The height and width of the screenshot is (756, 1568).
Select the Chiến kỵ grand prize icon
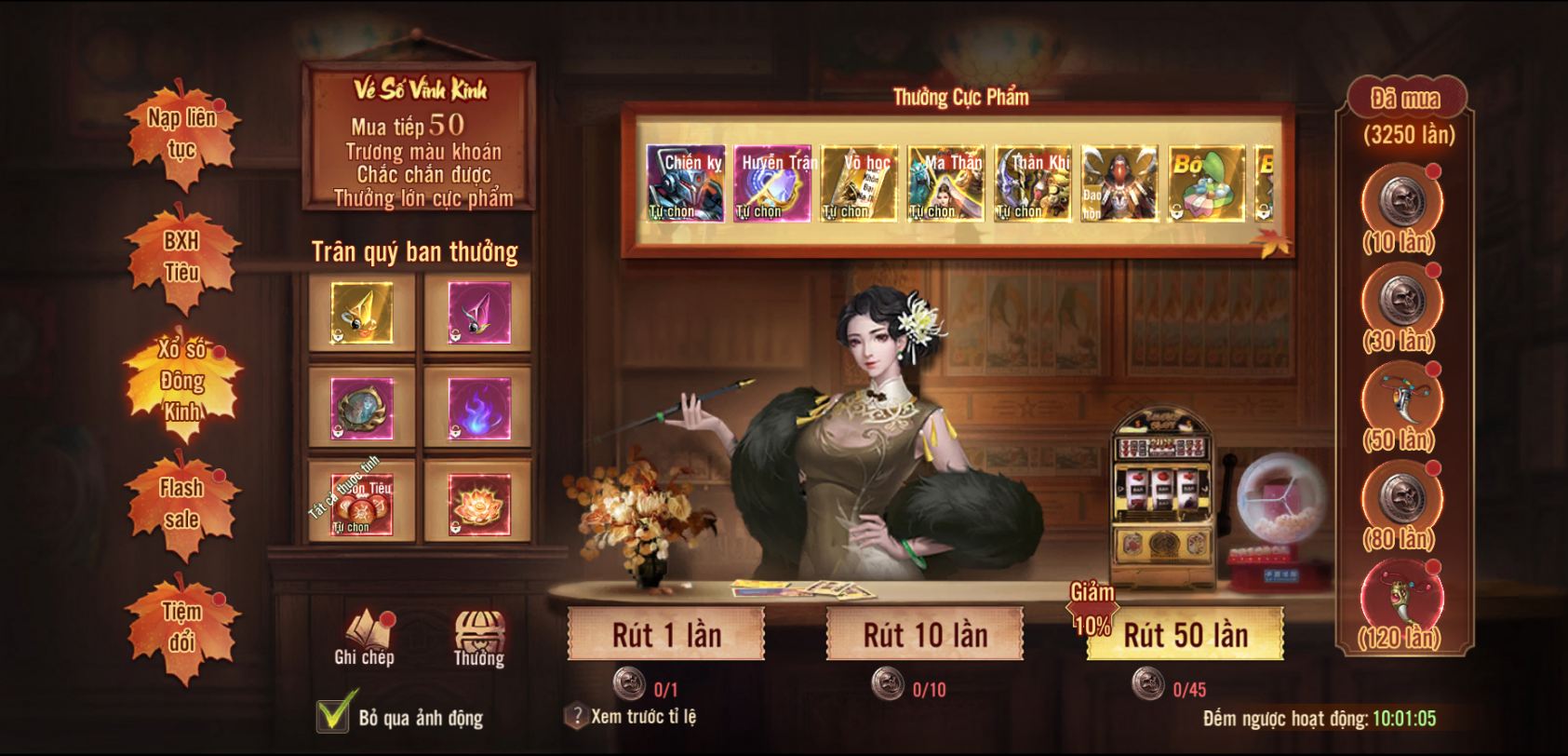(686, 183)
